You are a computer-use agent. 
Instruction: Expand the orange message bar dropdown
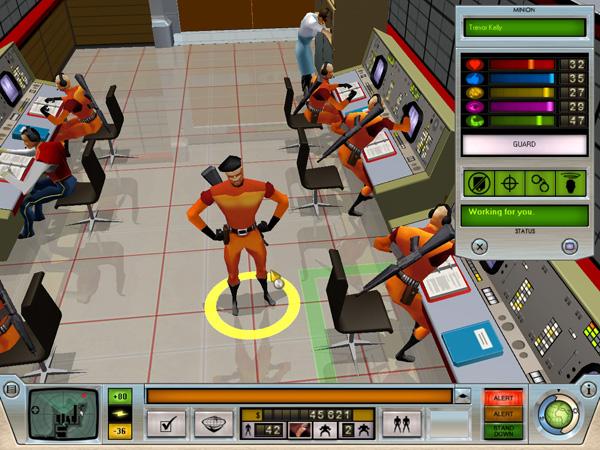[x=463, y=396]
